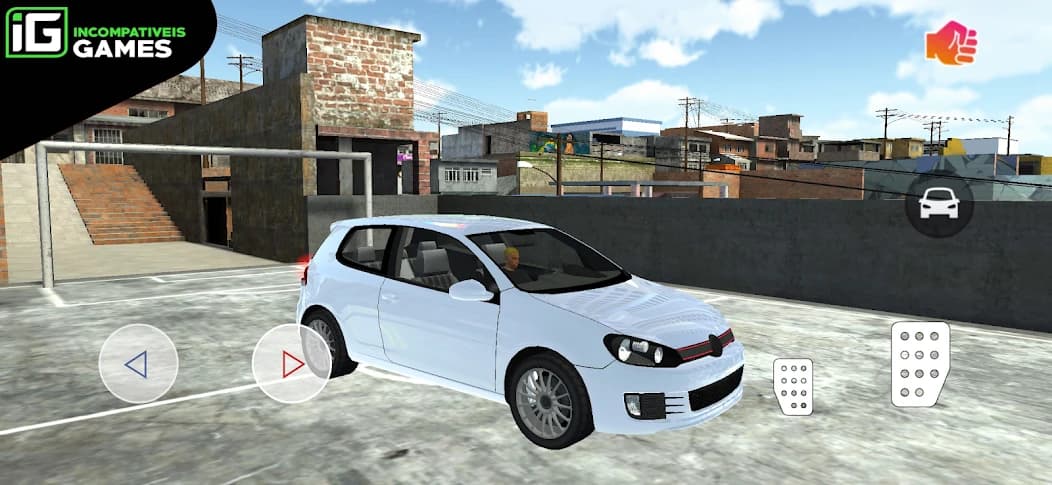
Task: Tap the steer right arrow button
Action: tap(291, 364)
